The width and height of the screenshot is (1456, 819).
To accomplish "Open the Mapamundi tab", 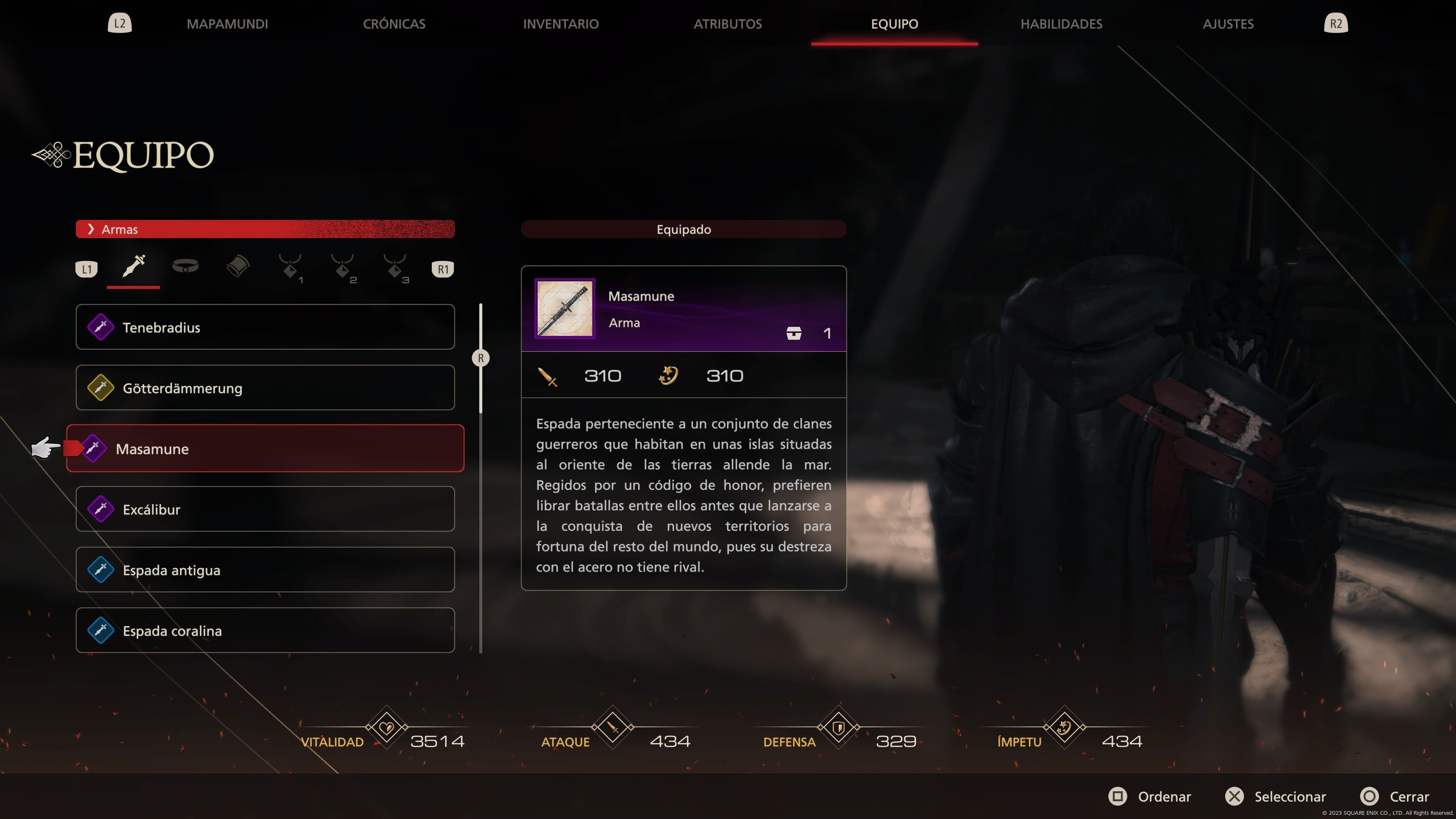I will click(x=227, y=24).
